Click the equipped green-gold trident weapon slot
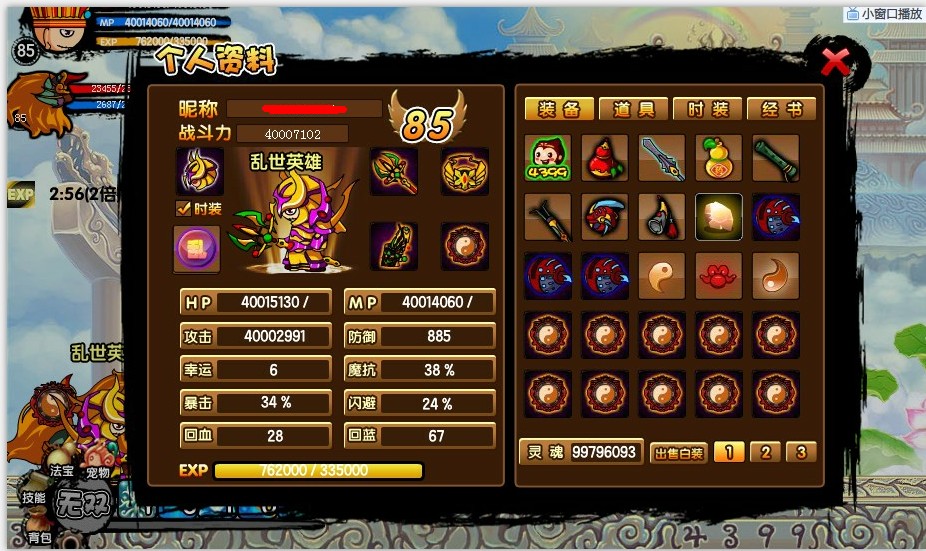The height and width of the screenshot is (551, 926). pyautogui.click(x=394, y=171)
